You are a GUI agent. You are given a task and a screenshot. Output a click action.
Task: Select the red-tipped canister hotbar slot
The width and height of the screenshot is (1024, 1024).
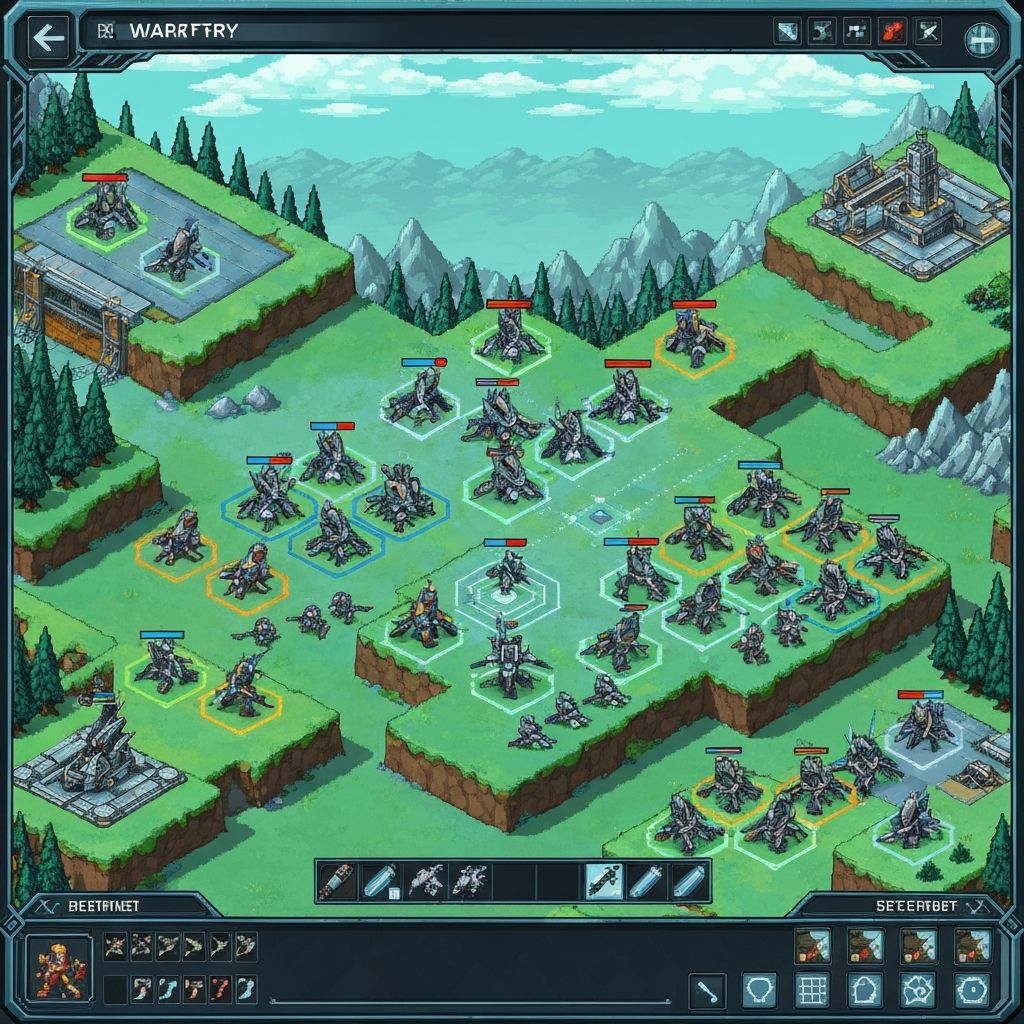click(337, 881)
